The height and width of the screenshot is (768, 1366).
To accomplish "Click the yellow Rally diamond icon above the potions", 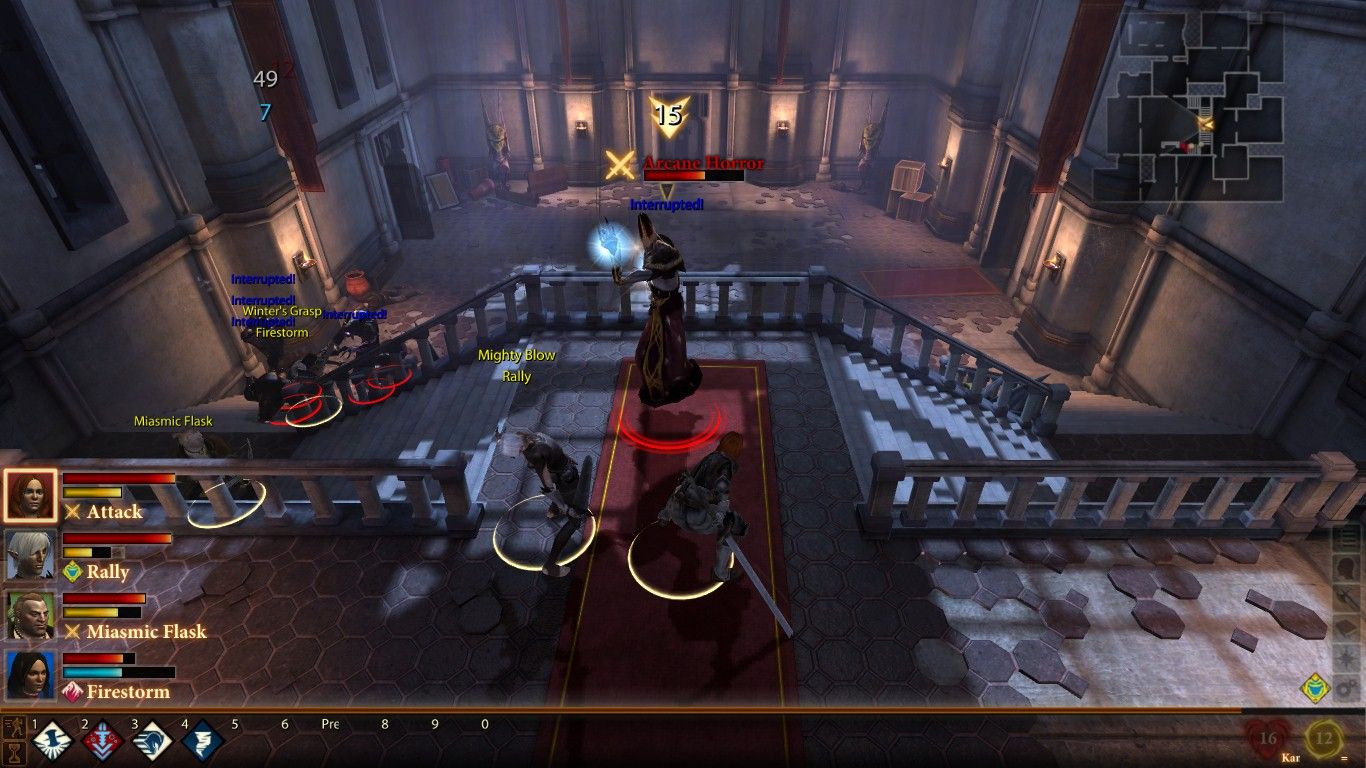I will click(x=1314, y=688).
